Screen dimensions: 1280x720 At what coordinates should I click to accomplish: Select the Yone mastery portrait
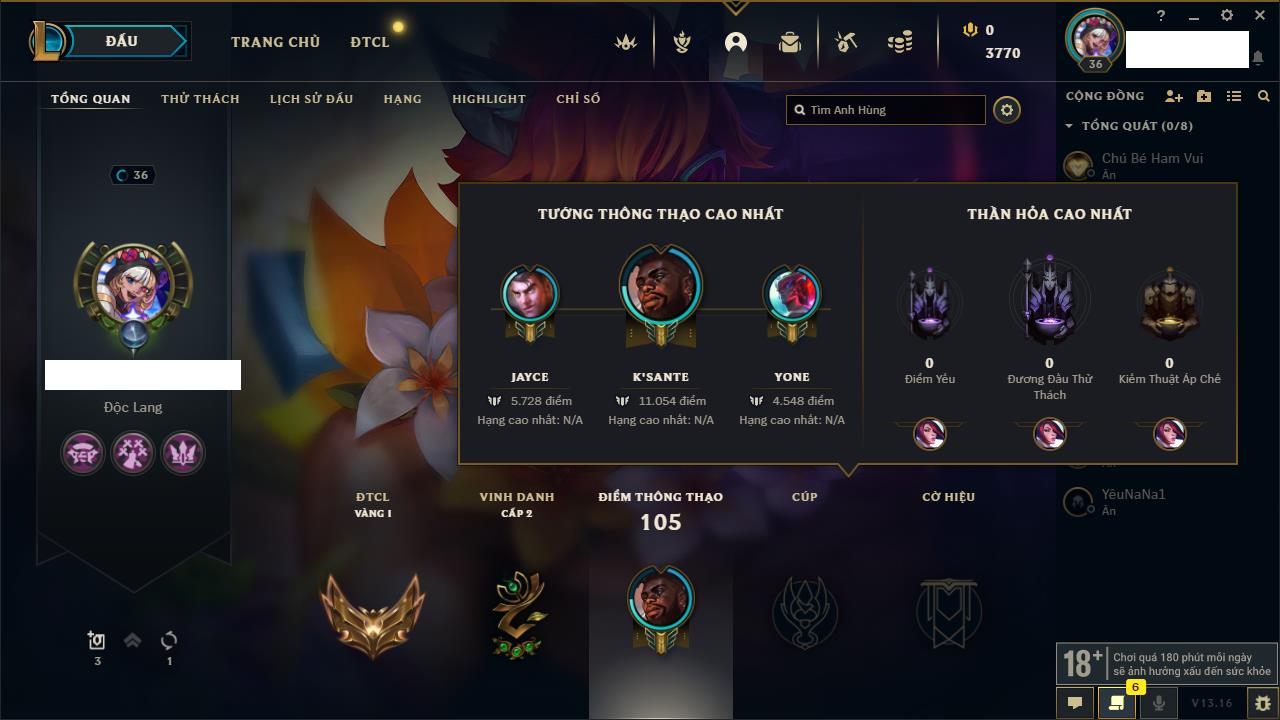click(x=792, y=294)
